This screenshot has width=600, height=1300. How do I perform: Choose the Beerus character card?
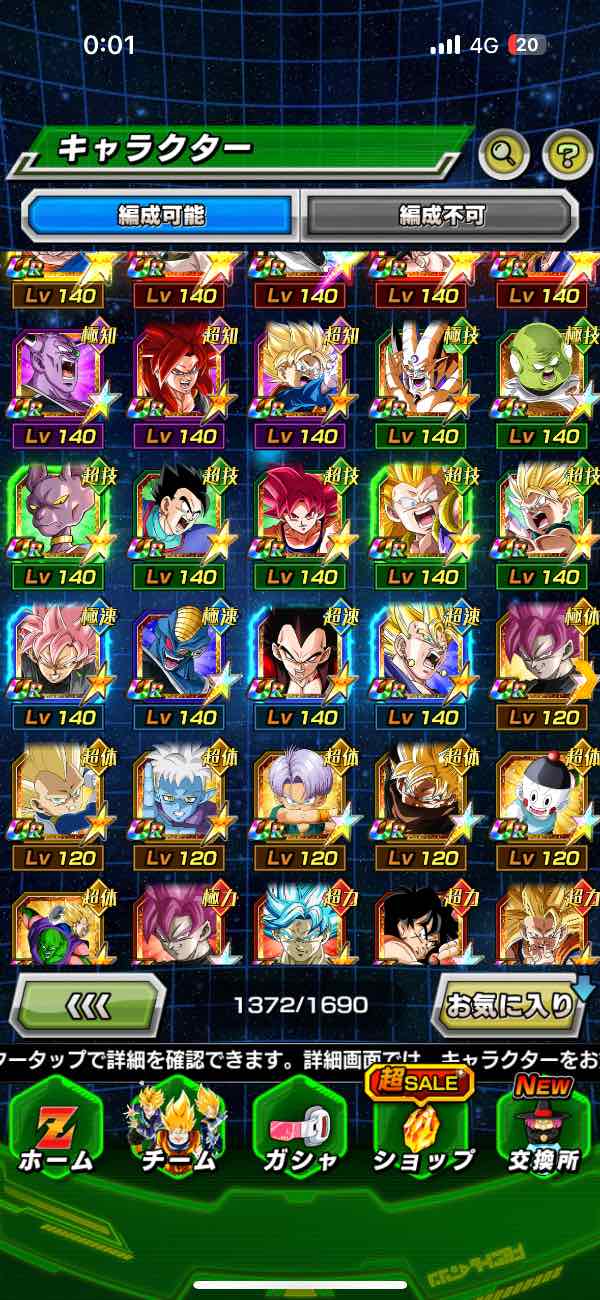(59, 513)
